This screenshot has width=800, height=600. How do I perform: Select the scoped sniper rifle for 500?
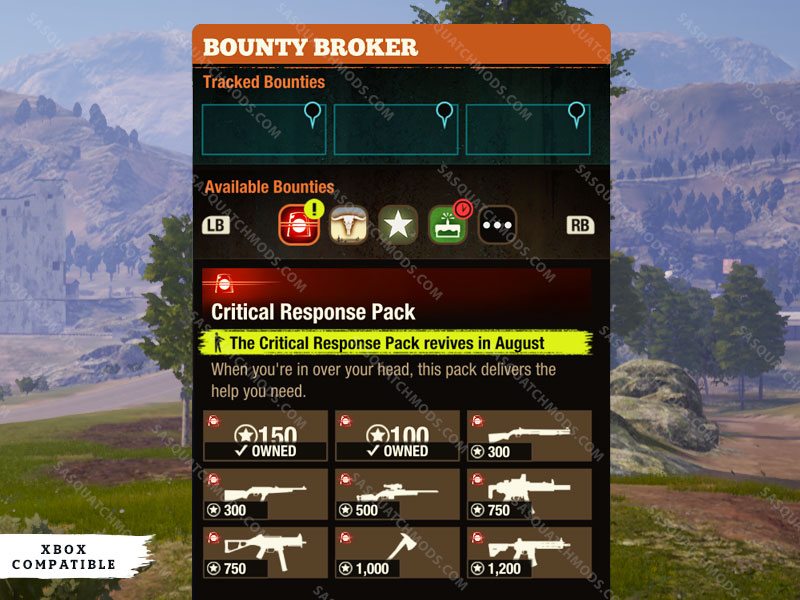397,494
